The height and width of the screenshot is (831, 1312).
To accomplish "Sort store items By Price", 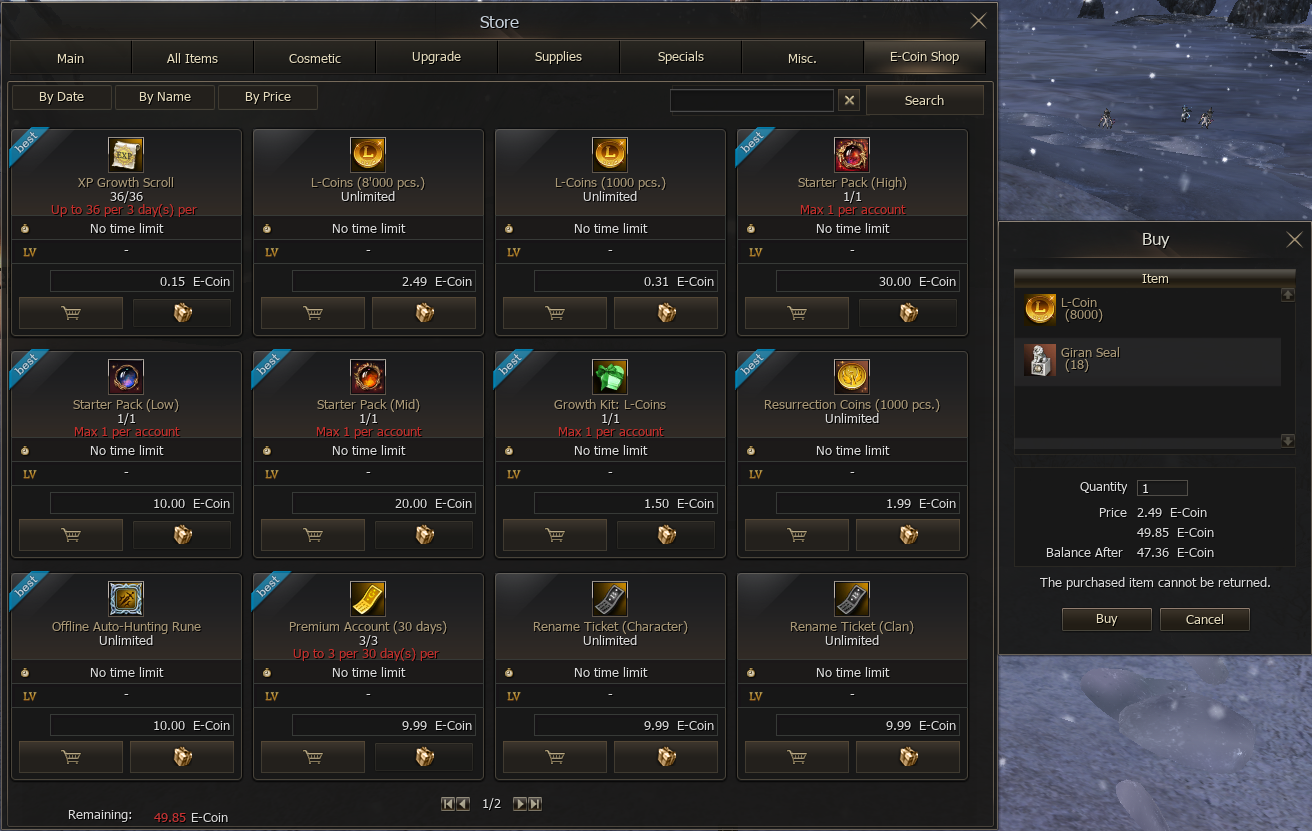I will point(268,97).
